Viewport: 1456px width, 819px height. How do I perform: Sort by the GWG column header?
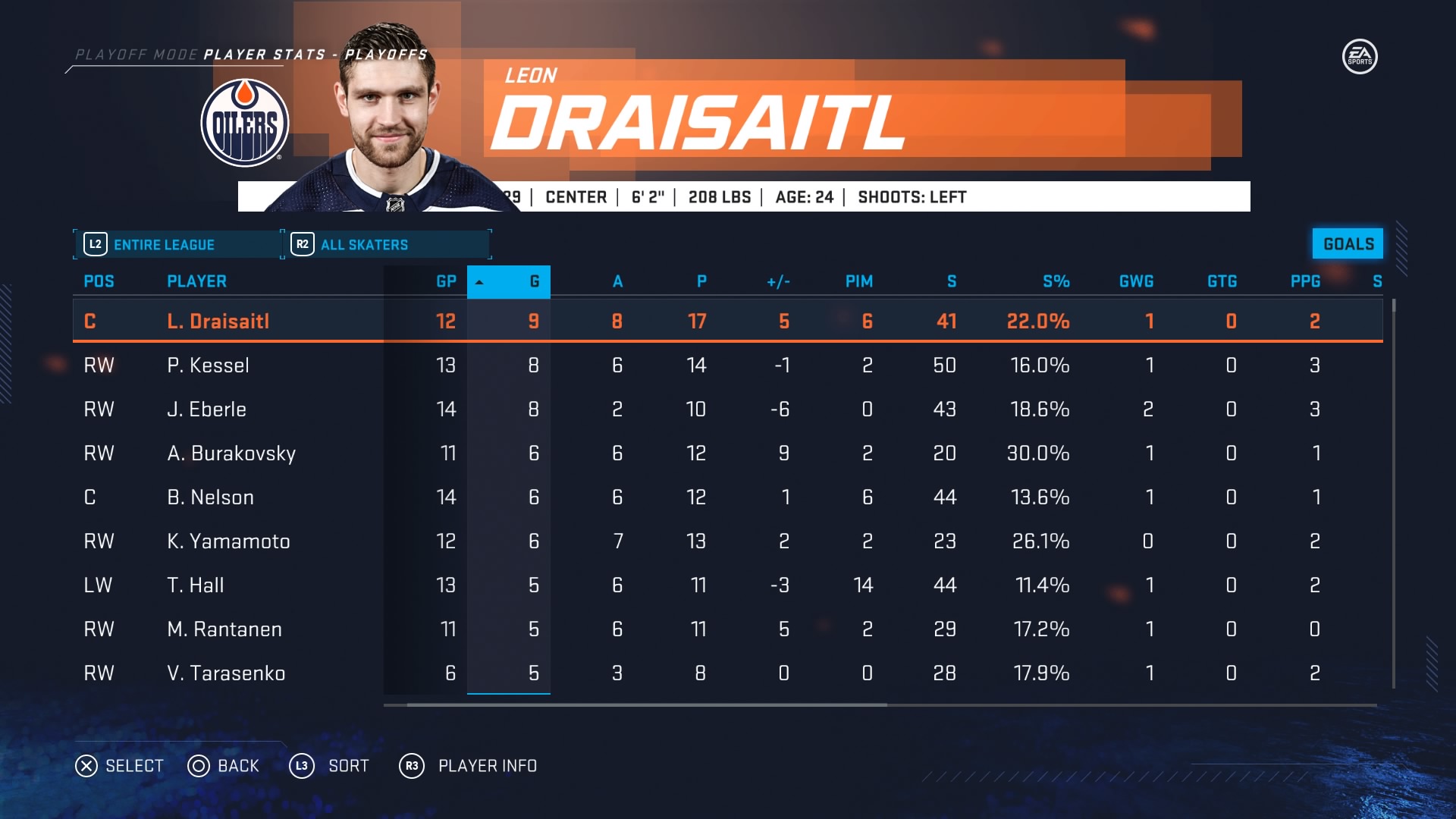tap(1136, 281)
